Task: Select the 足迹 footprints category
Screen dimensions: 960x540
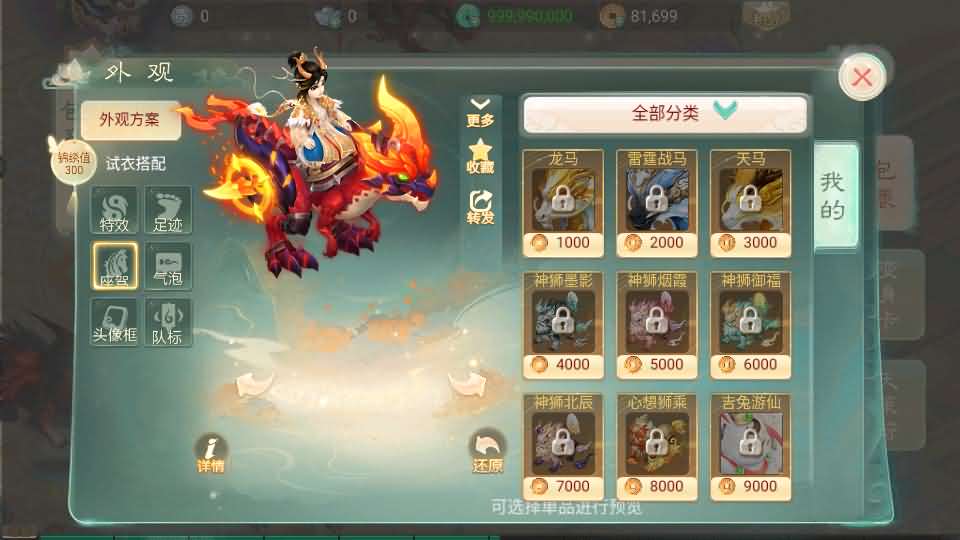Action: pyautogui.click(x=167, y=210)
